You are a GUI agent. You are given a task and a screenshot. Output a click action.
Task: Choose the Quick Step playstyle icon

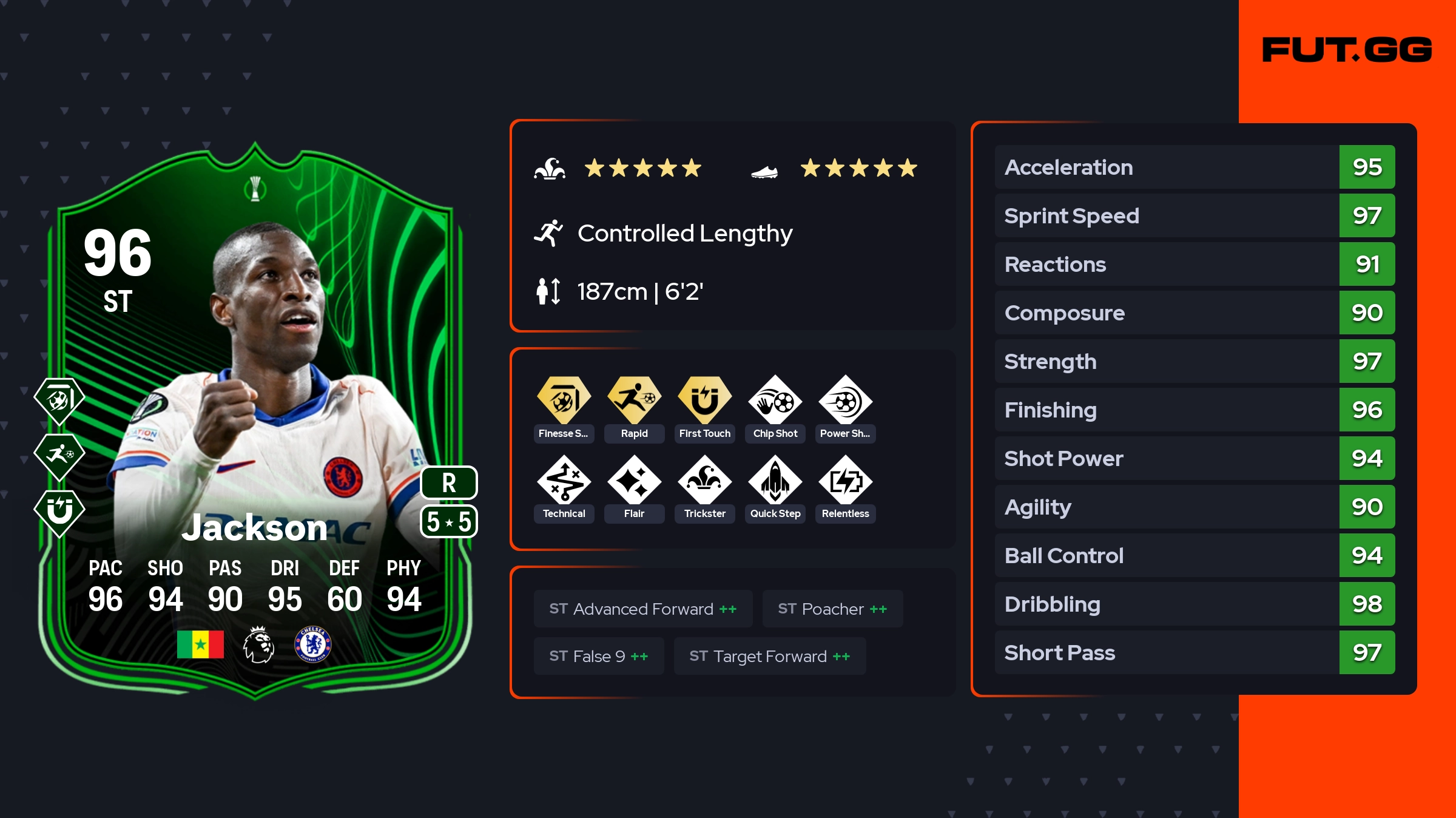point(775,481)
